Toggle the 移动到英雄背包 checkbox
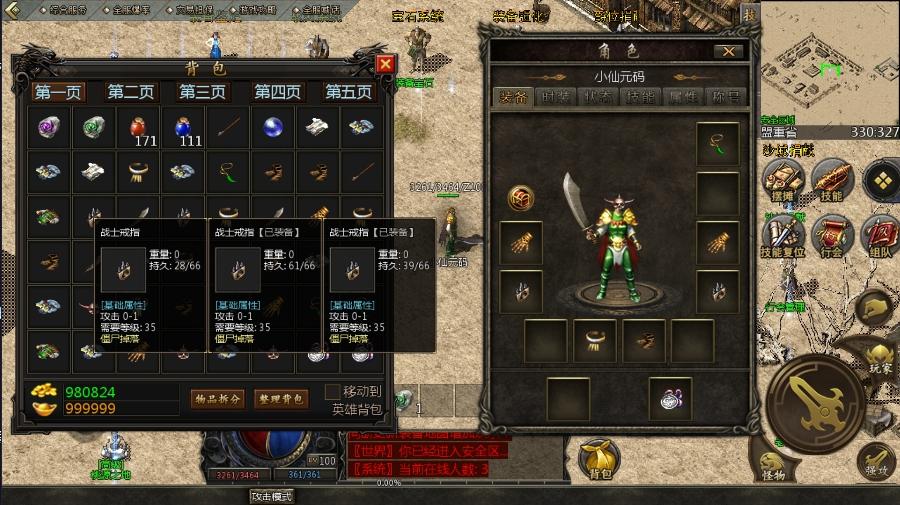Screen dimensions: 900x505 tap(333, 391)
